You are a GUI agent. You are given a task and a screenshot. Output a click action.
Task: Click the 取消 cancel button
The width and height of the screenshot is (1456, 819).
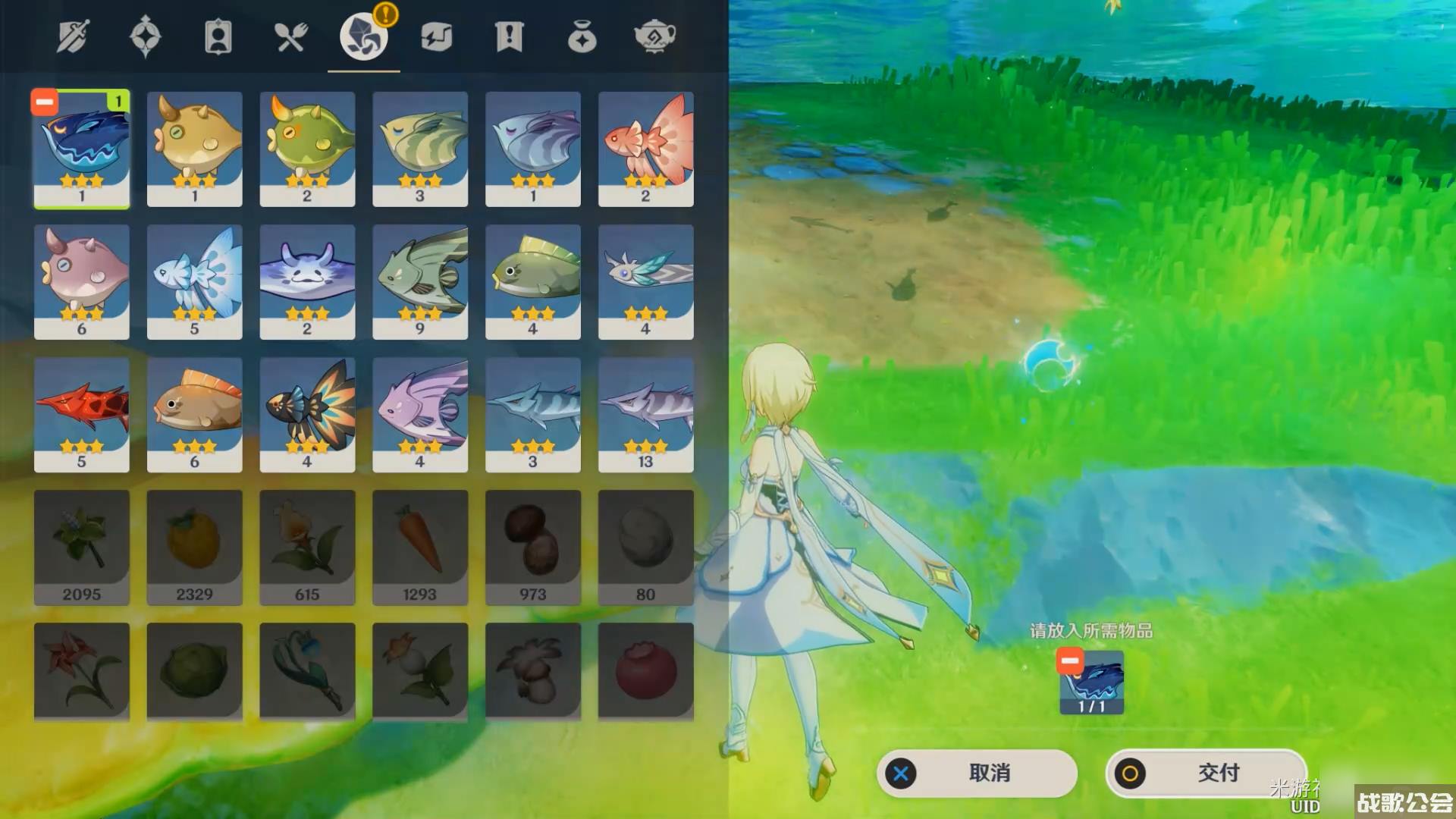coord(977,773)
